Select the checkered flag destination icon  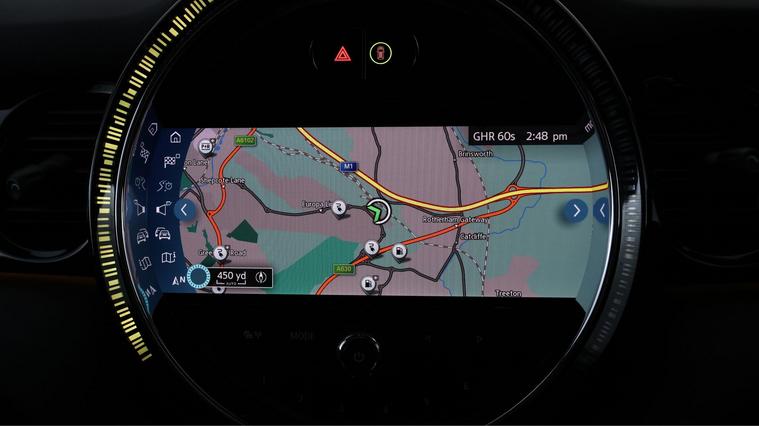(171, 160)
